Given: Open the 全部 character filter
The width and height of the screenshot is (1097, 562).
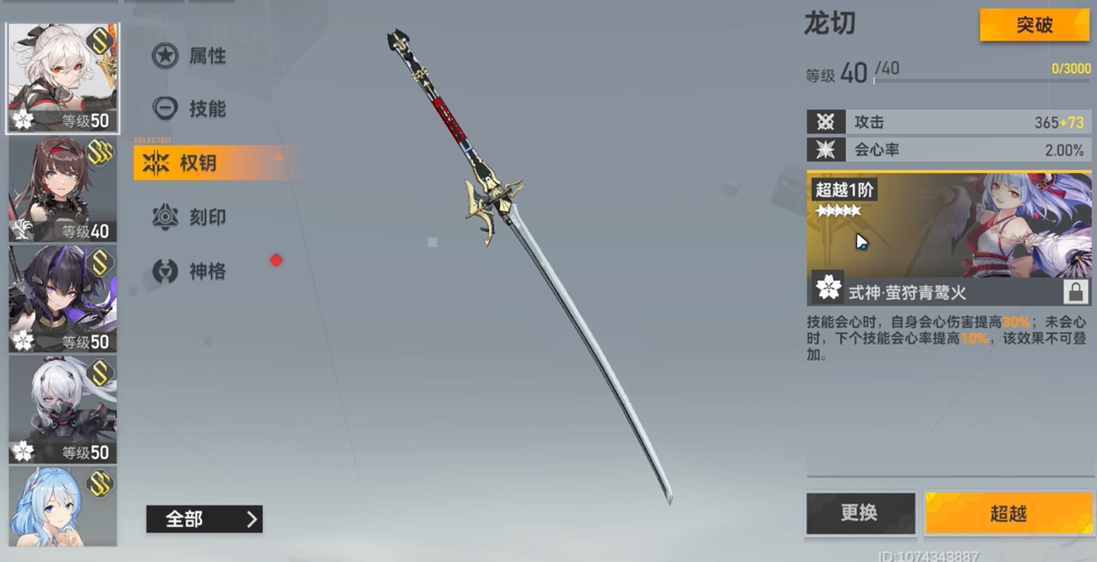Looking at the screenshot, I should 204,519.
